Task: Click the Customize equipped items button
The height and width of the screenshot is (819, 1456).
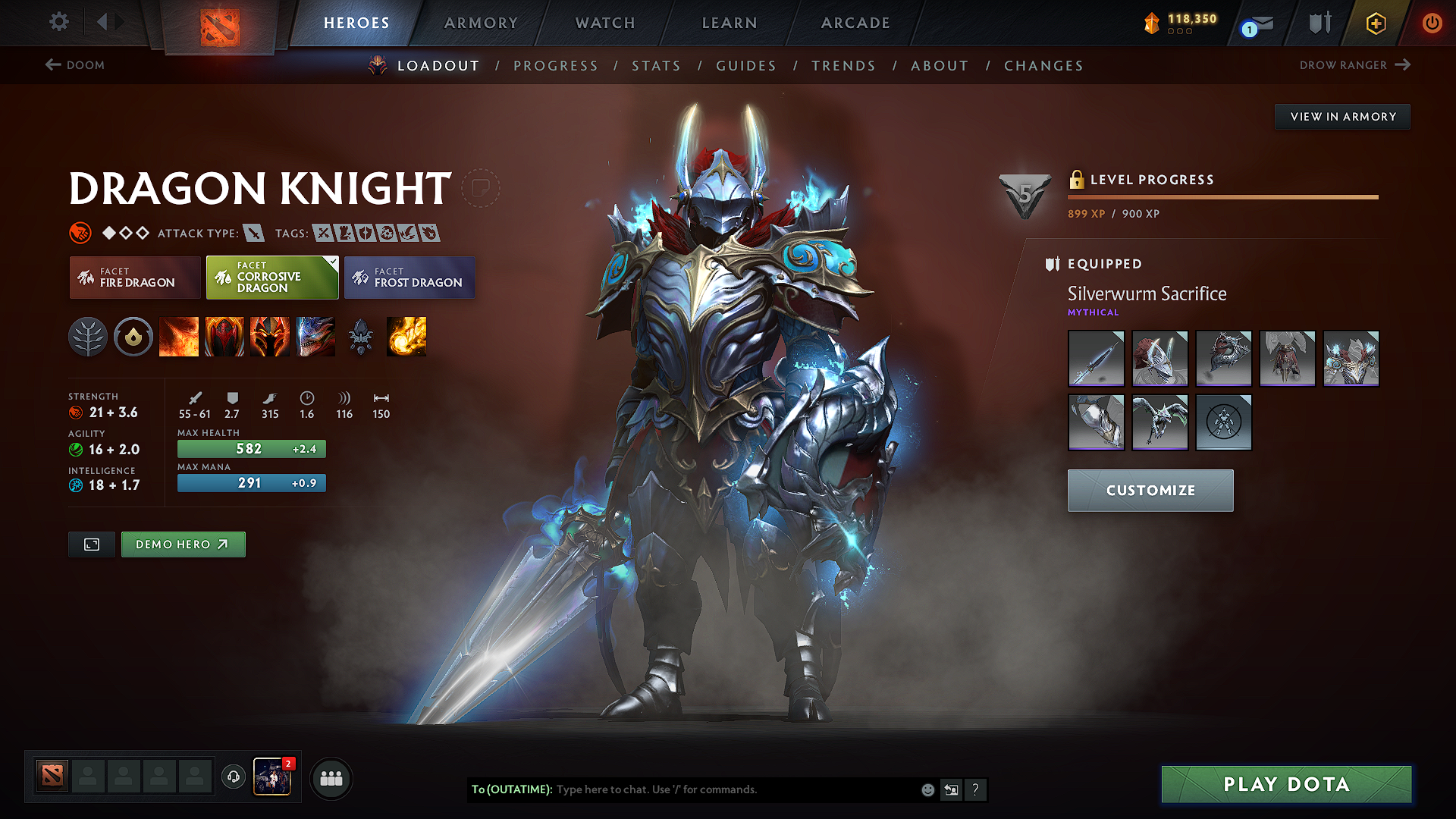Action: pos(1150,490)
